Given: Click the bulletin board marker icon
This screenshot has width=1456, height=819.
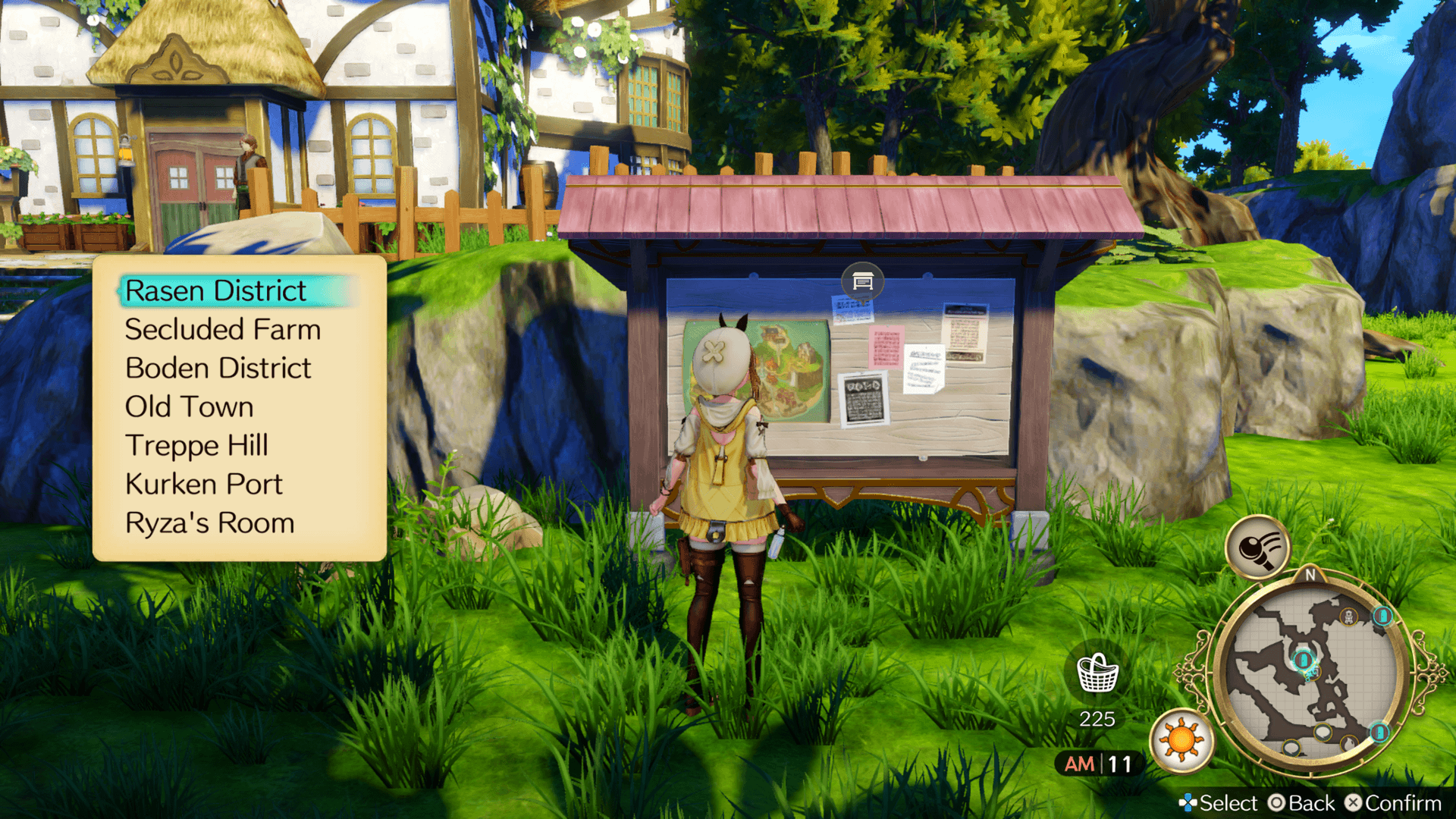Looking at the screenshot, I should pos(862,282).
